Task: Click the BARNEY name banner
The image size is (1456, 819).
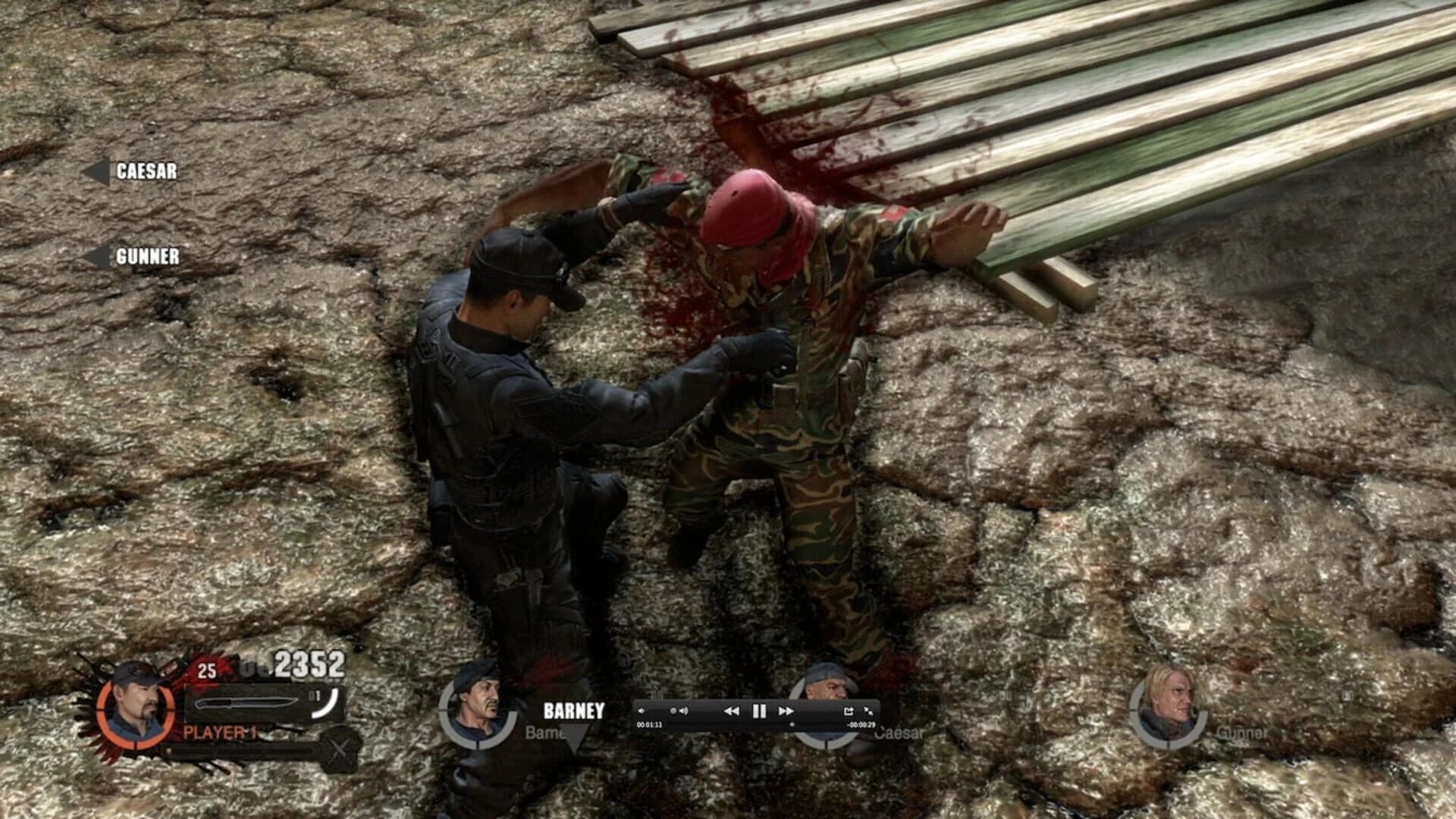Action: (573, 711)
